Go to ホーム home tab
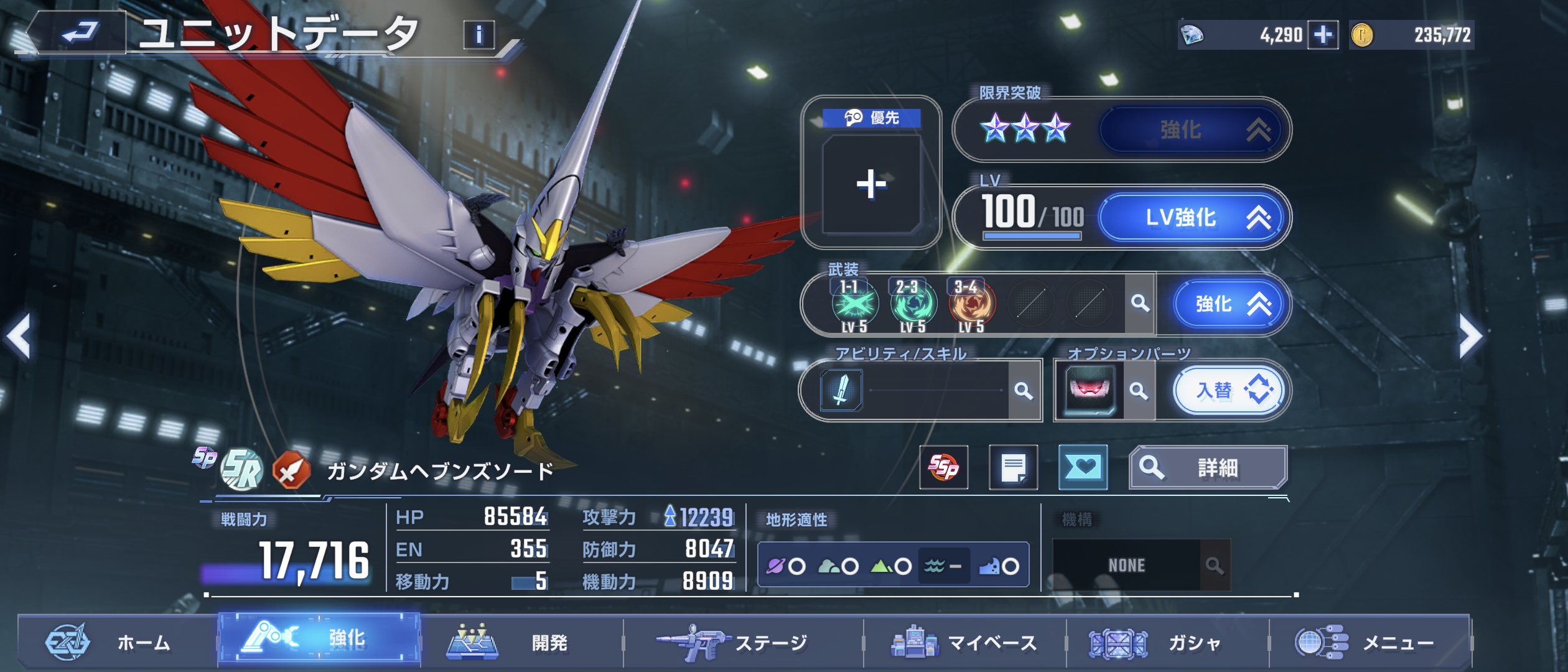The width and height of the screenshot is (1568, 672). pos(117,642)
